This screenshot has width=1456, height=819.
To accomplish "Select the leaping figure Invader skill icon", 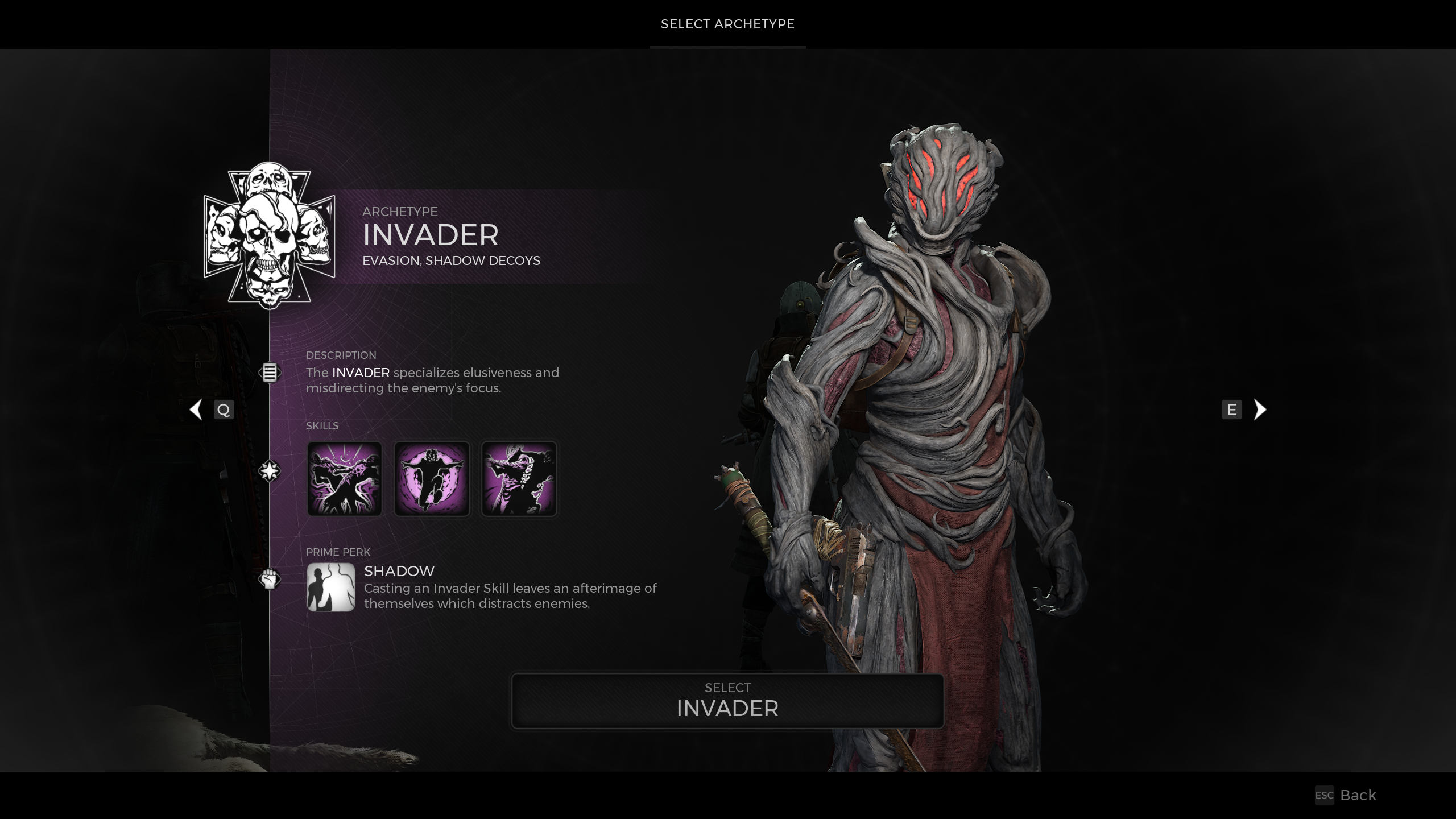I will (x=432, y=479).
